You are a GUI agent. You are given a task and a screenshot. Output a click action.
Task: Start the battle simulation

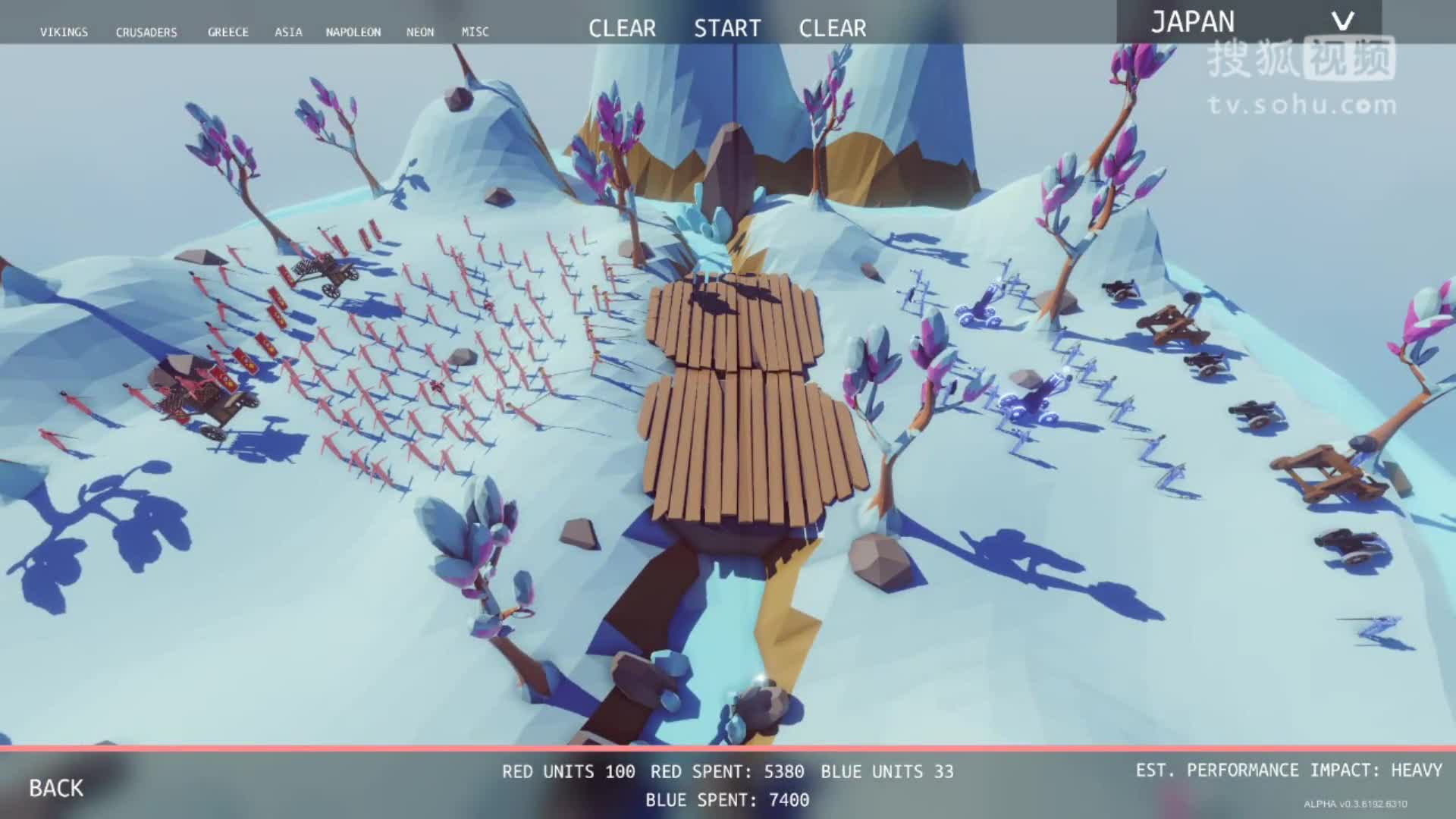tap(727, 29)
